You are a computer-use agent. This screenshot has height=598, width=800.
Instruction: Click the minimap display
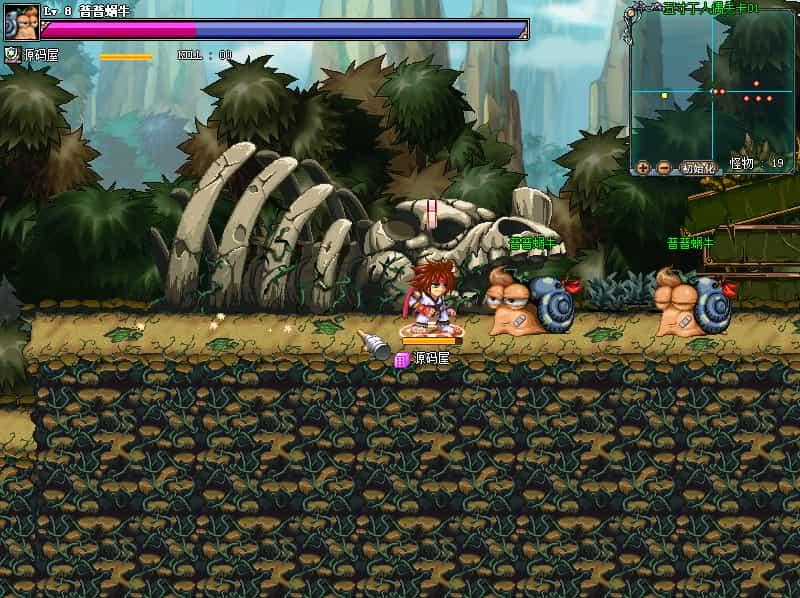(712, 85)
